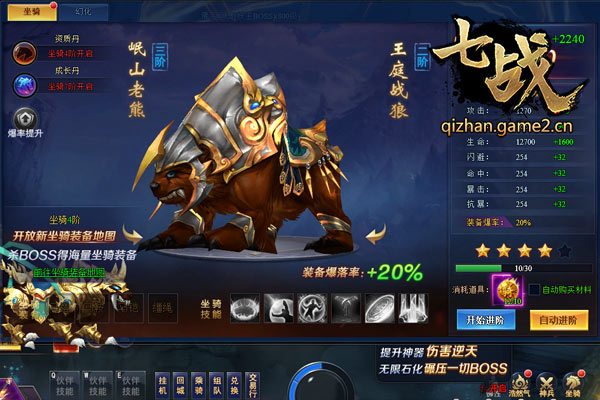Start advancement with 开始进阶 button

tap(483, 320)
